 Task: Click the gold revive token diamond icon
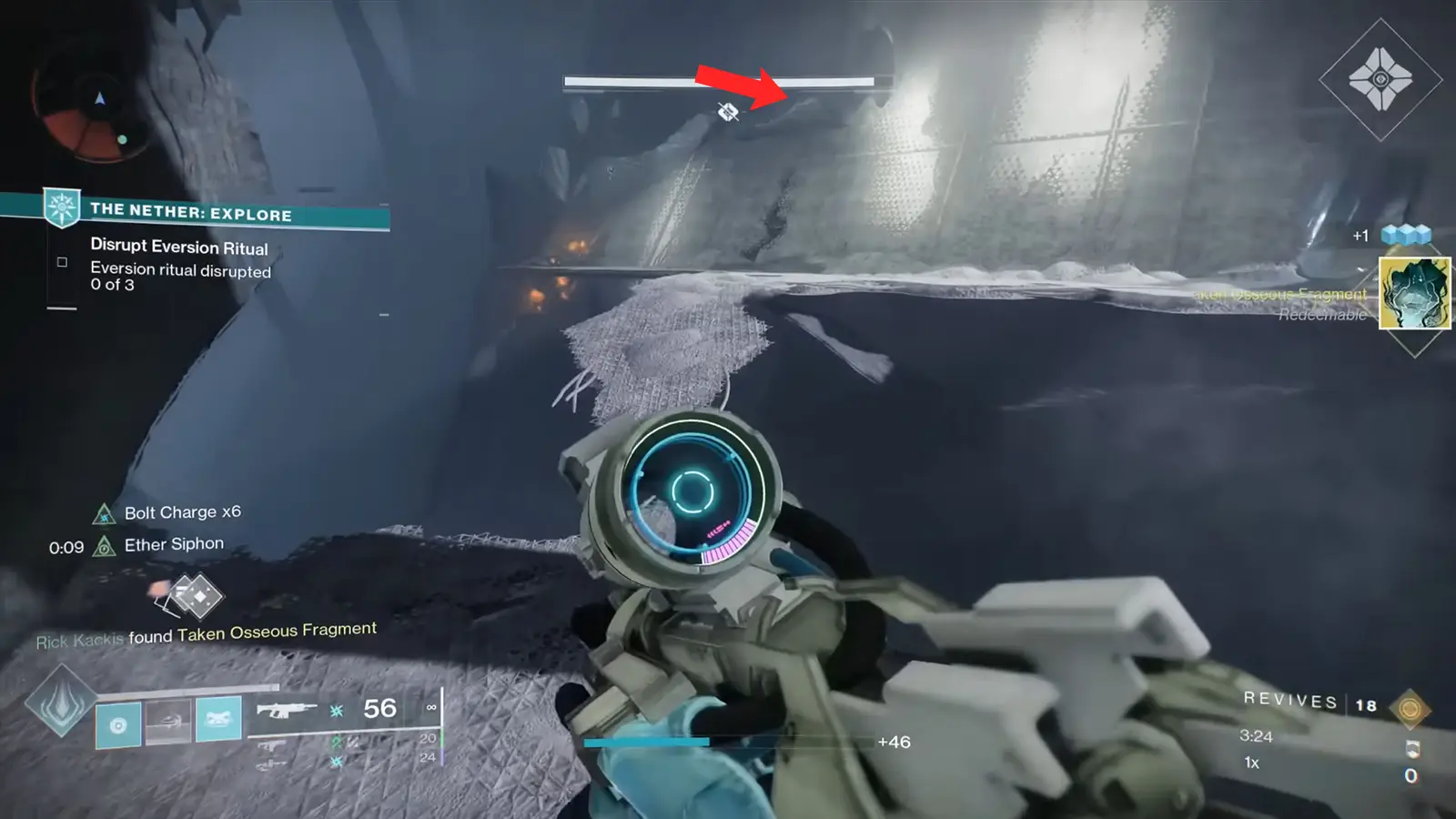(x=1410, y=709)
